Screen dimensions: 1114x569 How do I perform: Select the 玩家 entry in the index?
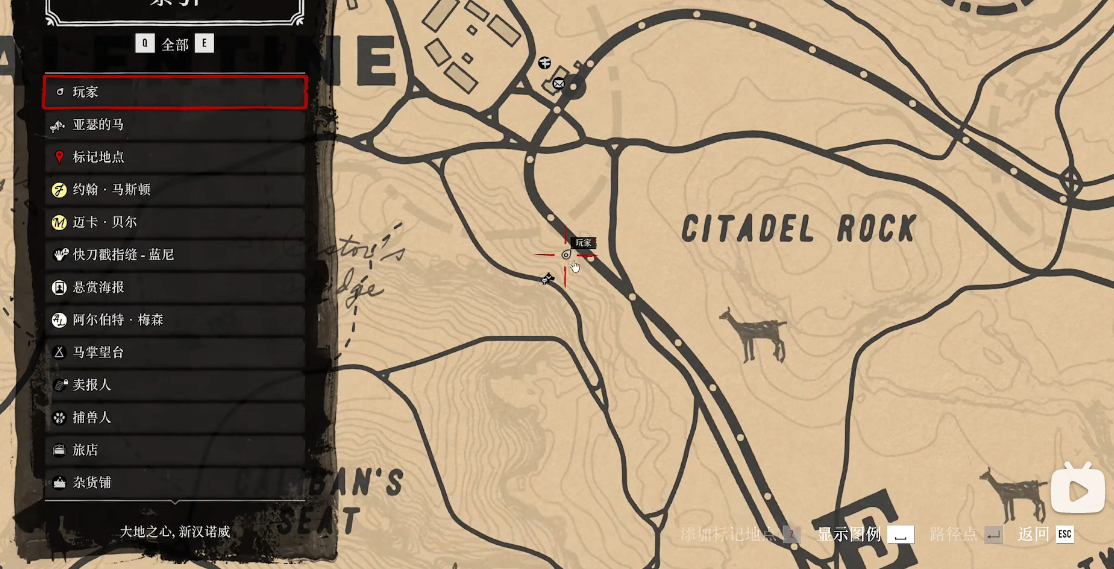(175, 92)
